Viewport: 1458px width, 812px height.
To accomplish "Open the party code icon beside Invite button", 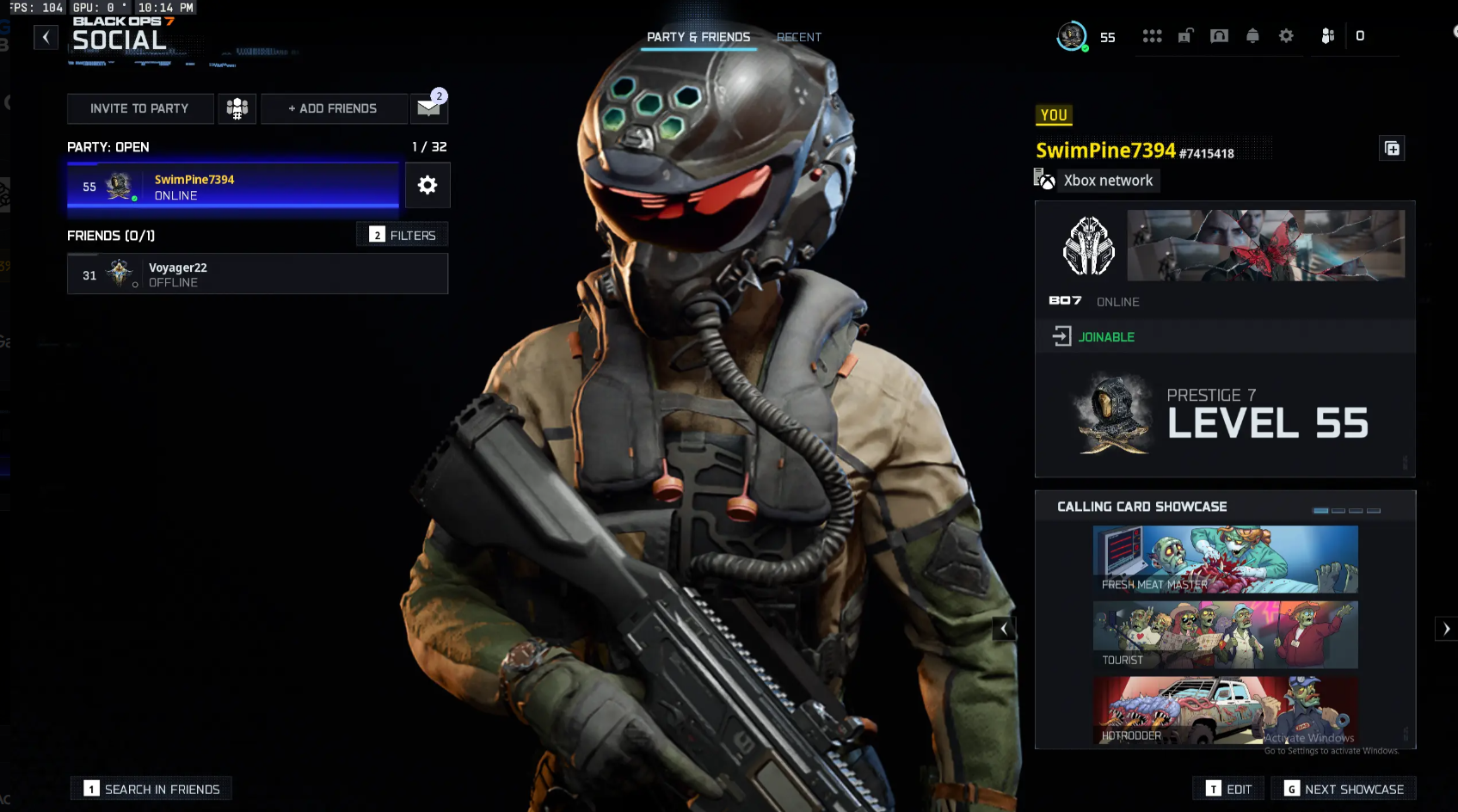I will [x=237, y=108].
